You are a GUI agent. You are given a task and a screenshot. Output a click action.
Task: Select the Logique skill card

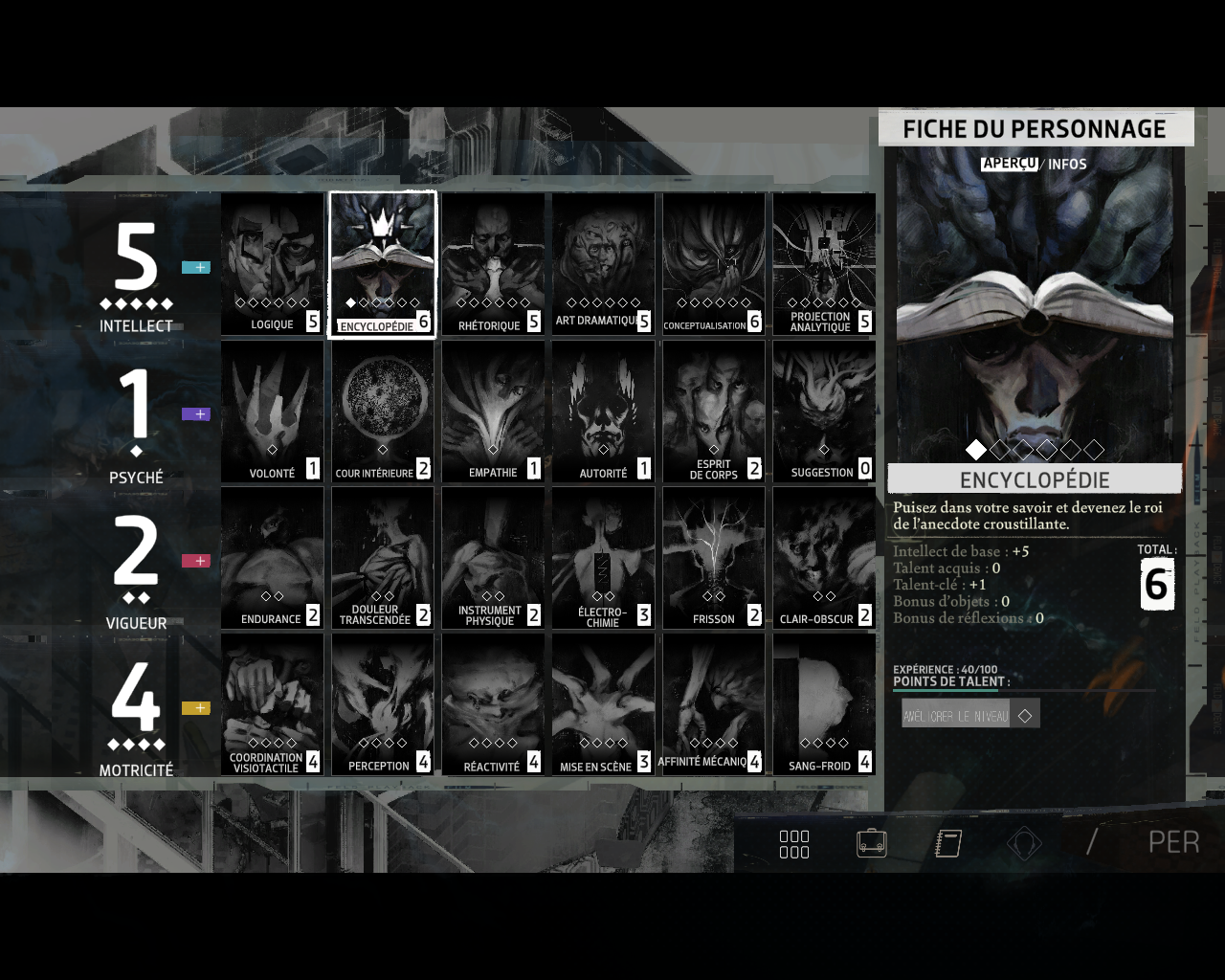point(273,264)
